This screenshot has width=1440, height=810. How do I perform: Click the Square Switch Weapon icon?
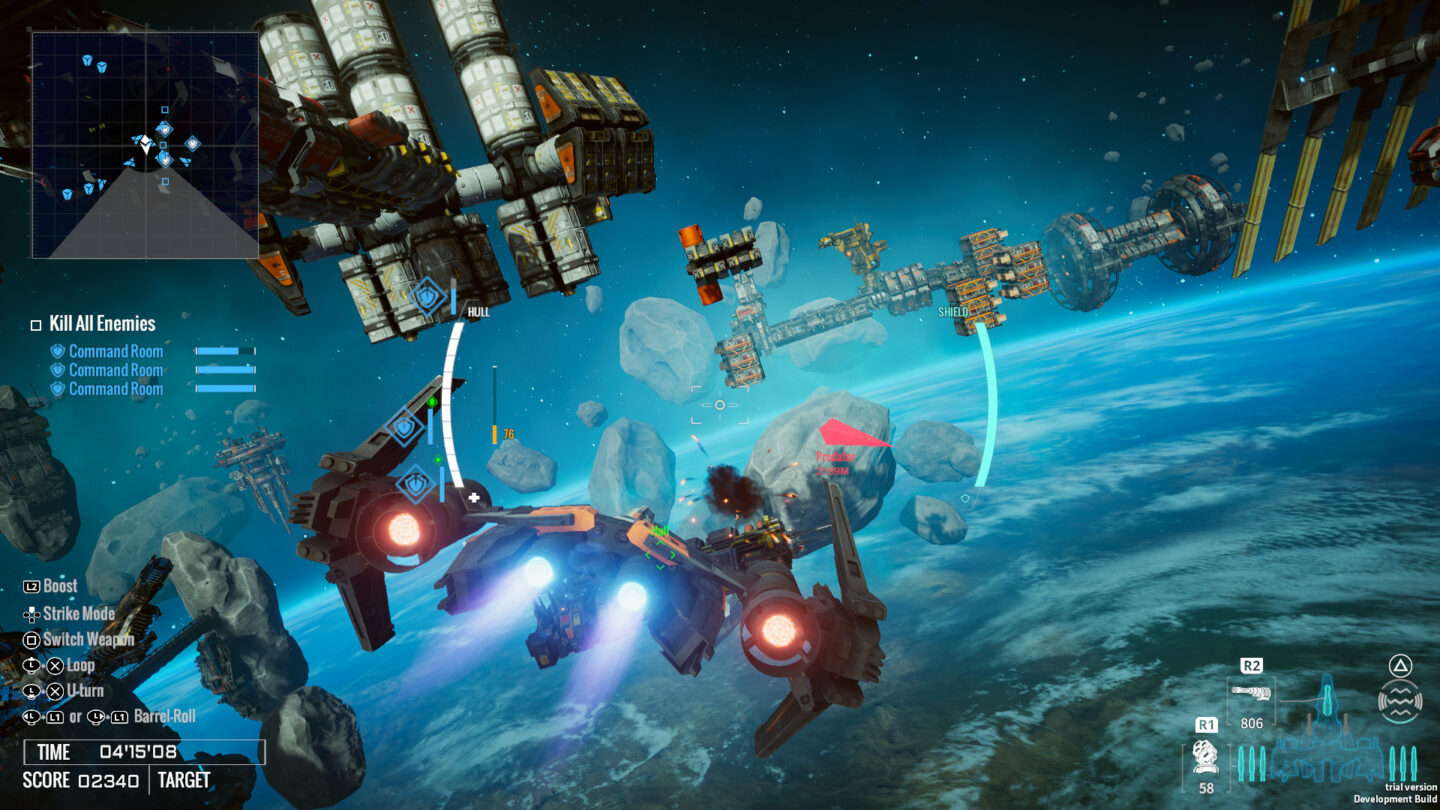pos(33,639)
